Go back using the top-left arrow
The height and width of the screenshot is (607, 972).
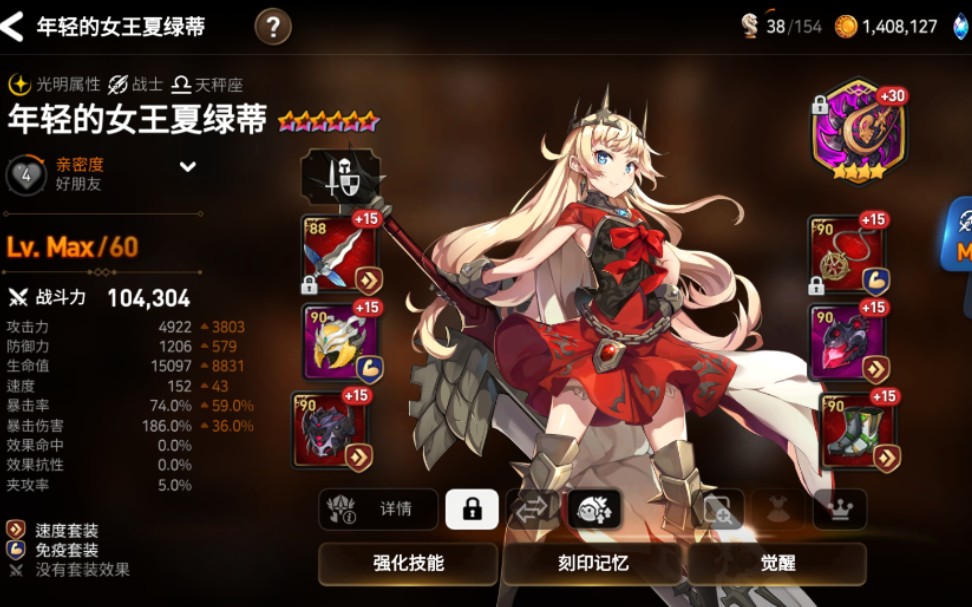click(x=13, y=27)
